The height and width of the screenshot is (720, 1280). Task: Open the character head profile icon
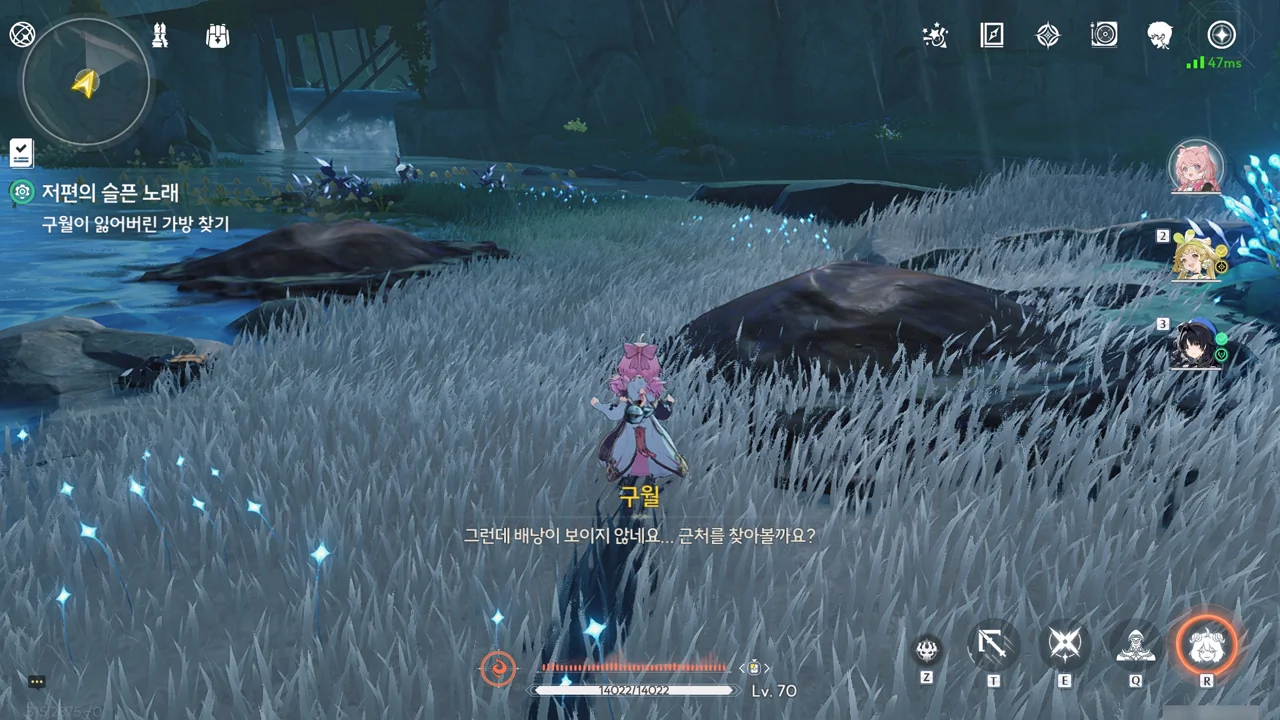click(x=1160, y=36)
